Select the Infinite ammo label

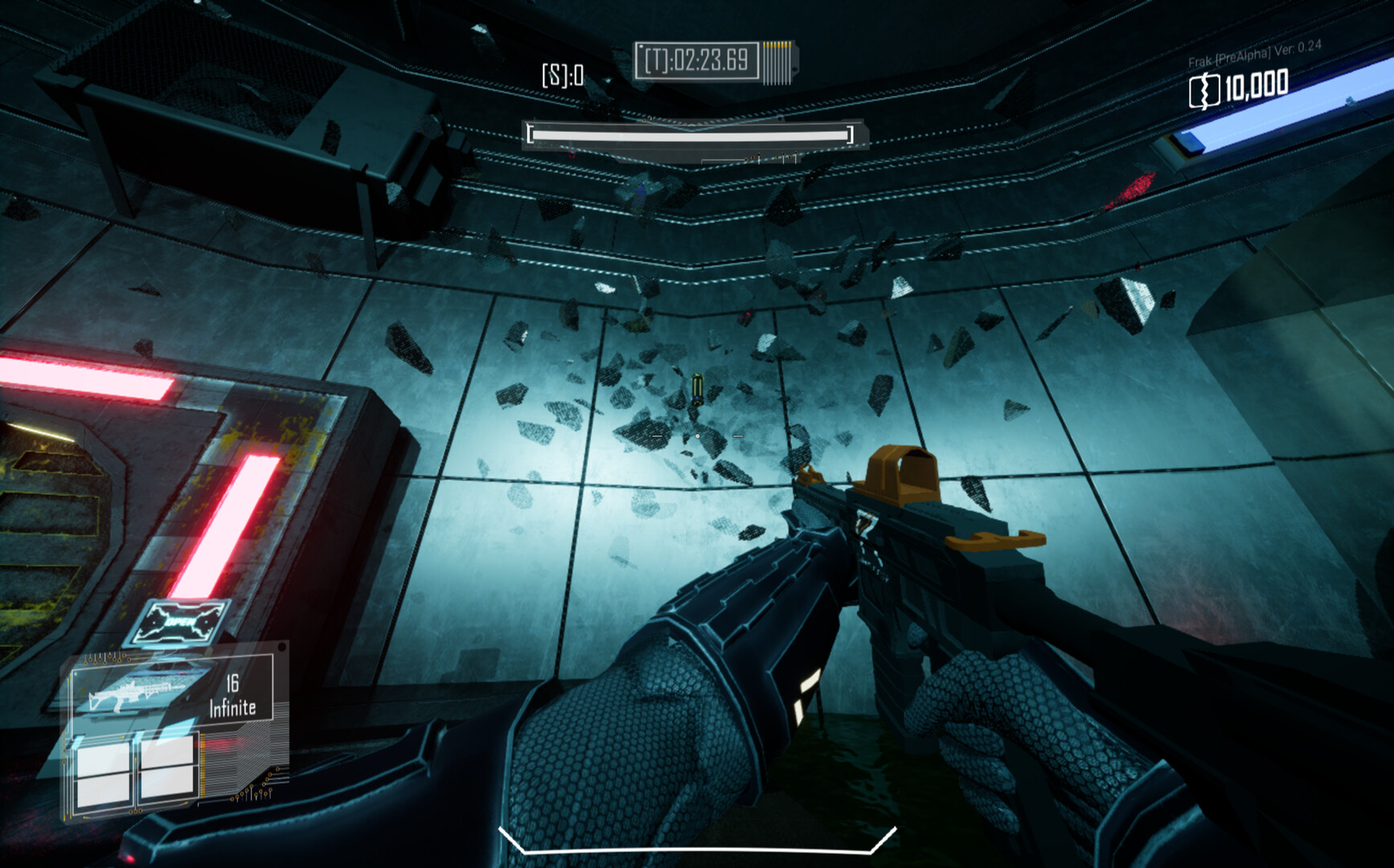click(x=233, y=707)
